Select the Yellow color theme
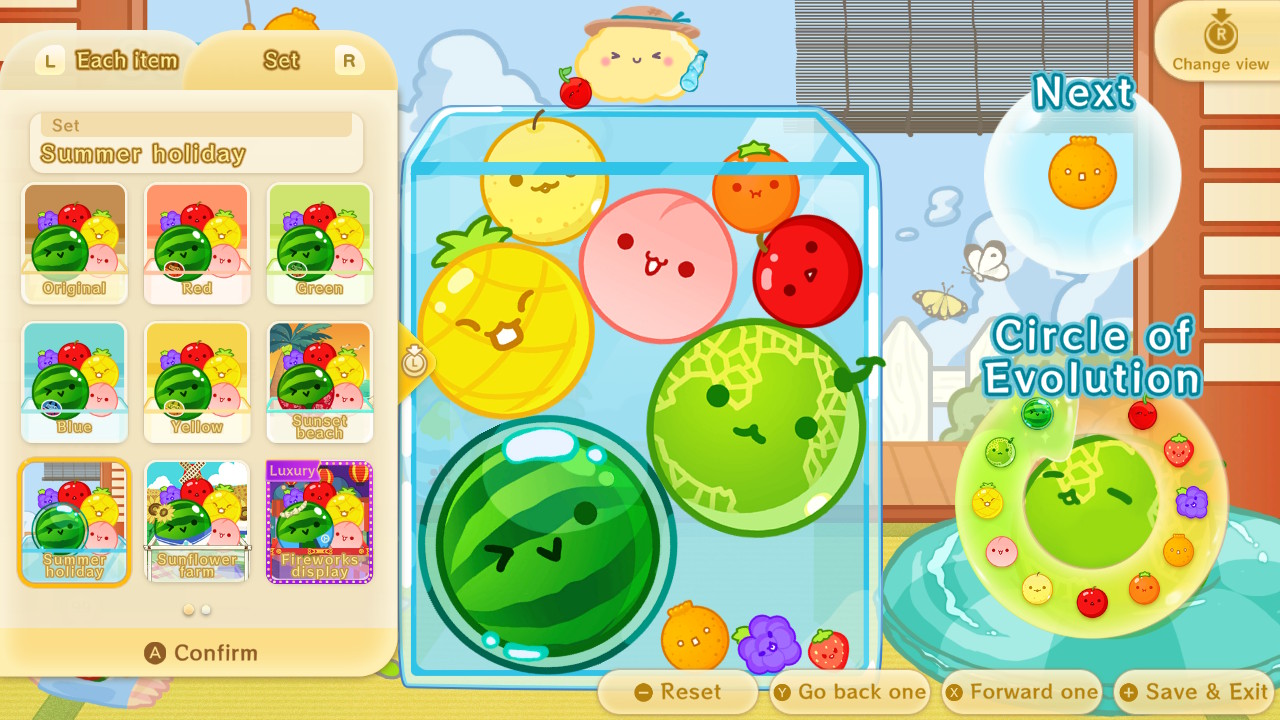 point(196,382)
